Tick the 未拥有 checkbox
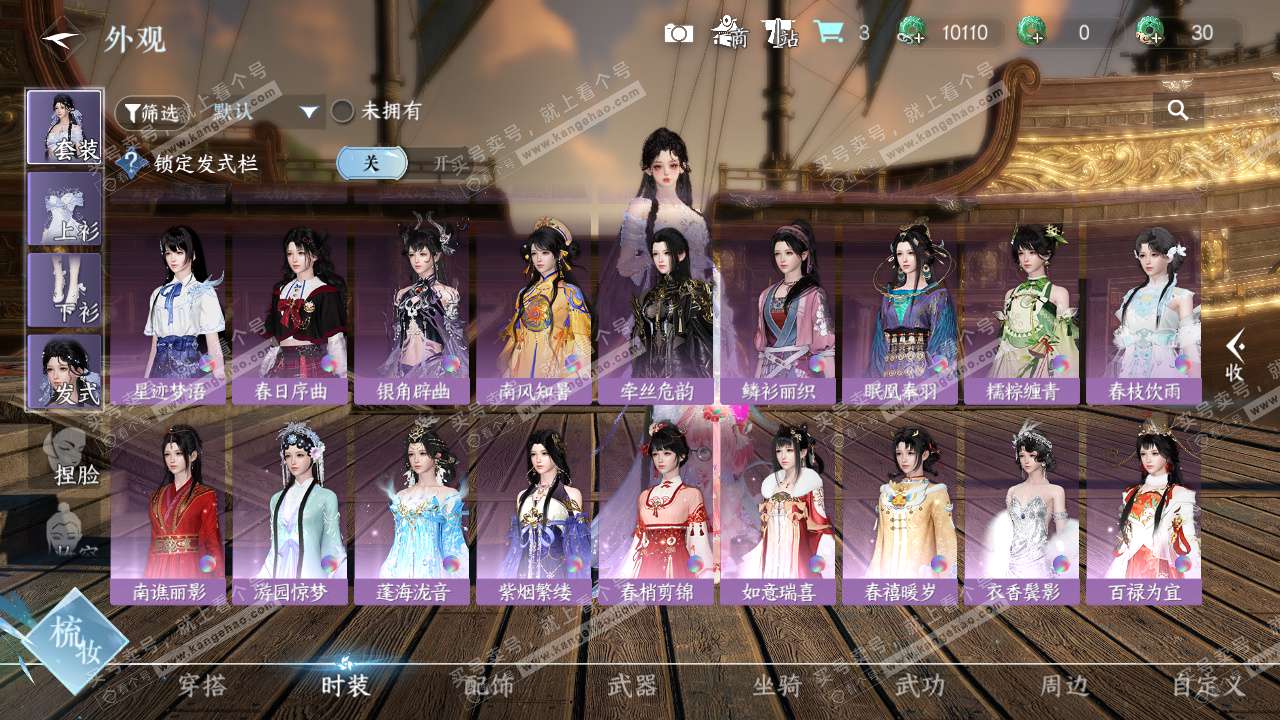The width and height of the screenshot is (1280, 720). 343,112
